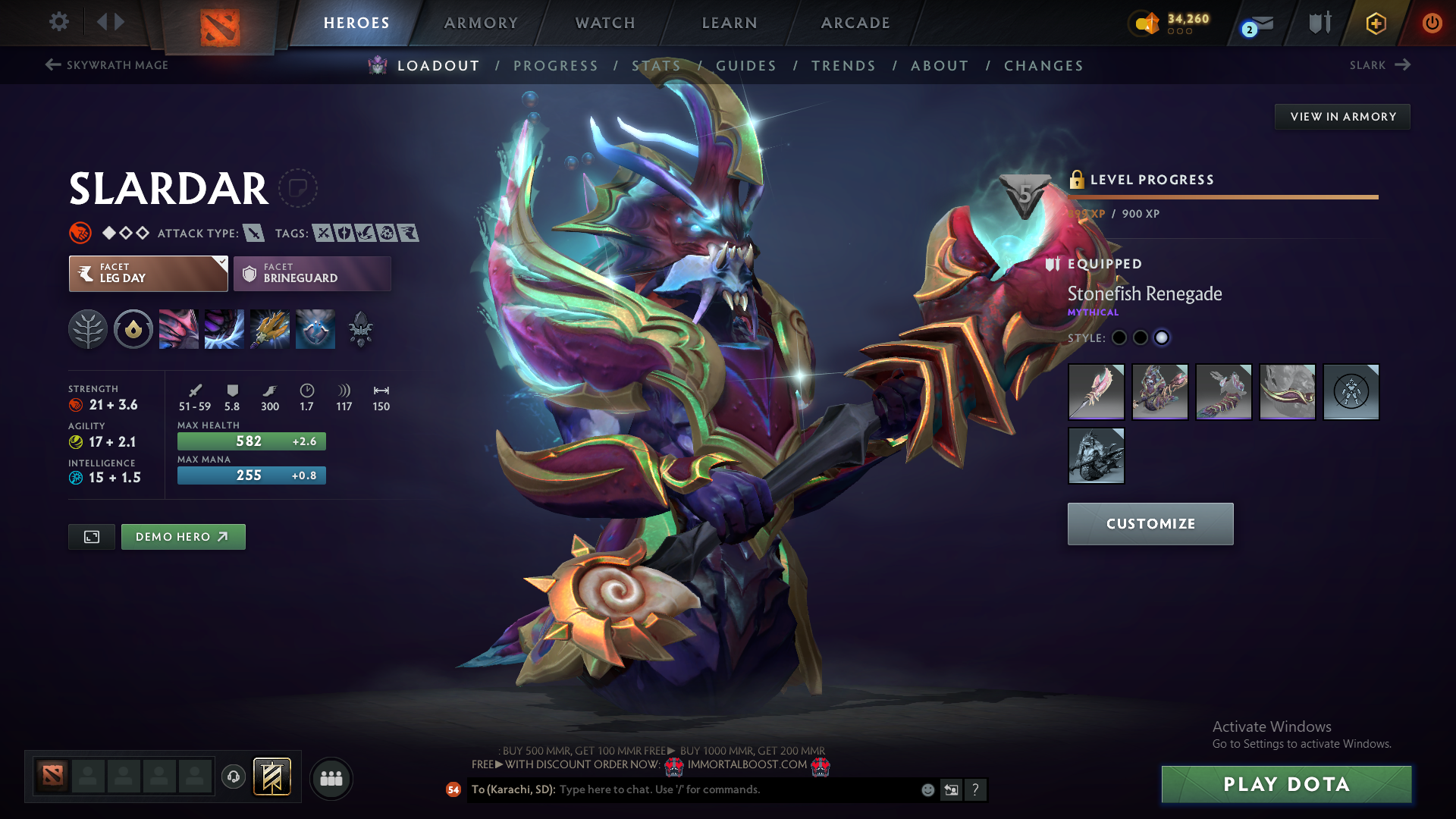Image resolution: width=1456 pixels, height=819 pixels.
Task: Click the Dota 2 logo icon
Action: (219, 23)
